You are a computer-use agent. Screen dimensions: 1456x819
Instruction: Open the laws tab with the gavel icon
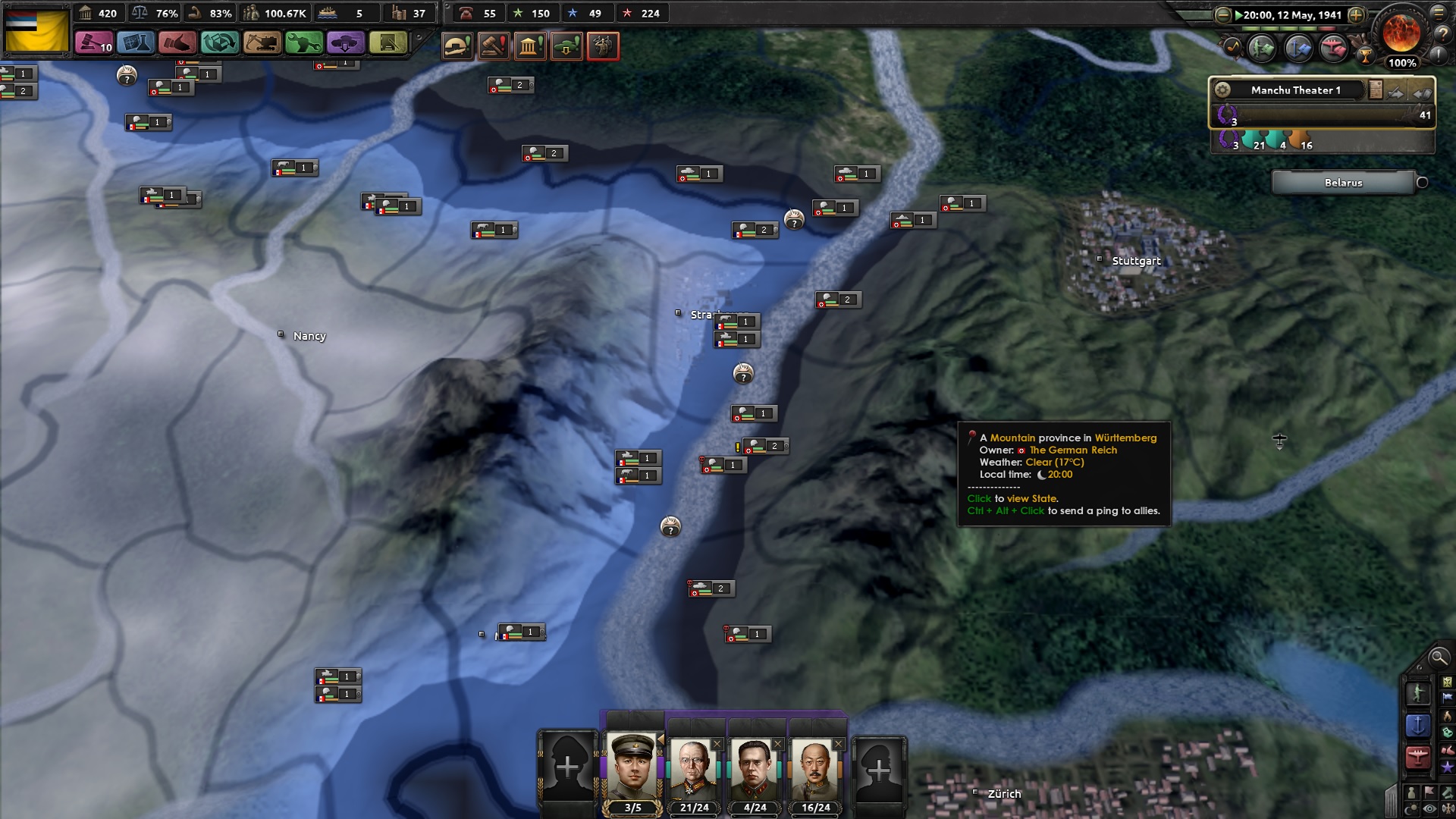click(95, 43)
